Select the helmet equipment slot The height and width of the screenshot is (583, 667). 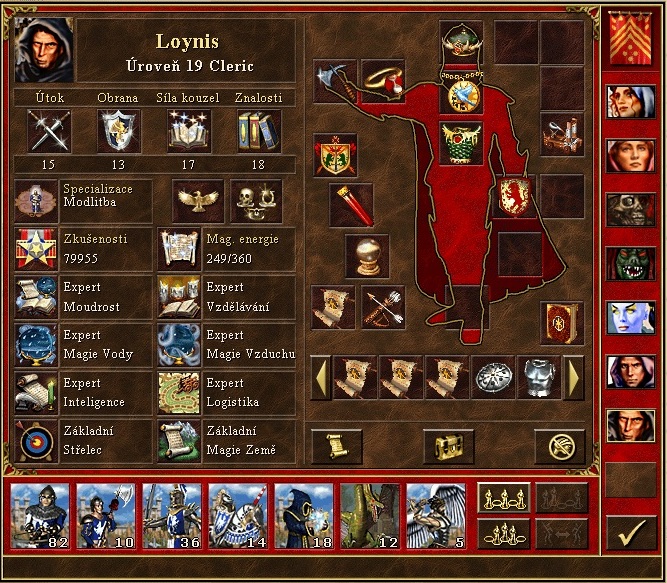[x=461, y=42]
